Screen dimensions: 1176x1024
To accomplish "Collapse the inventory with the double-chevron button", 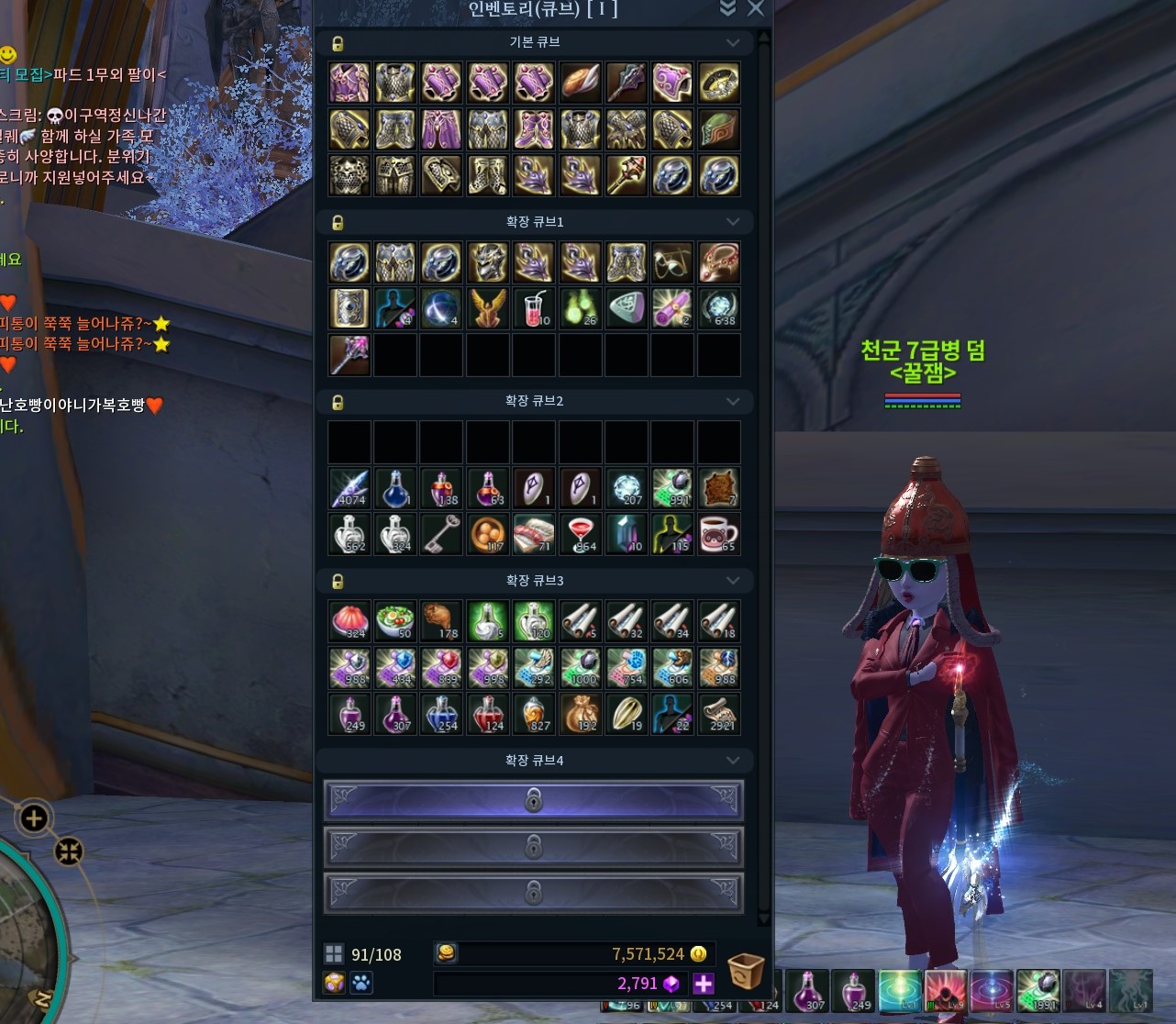I will click(727, 9).
